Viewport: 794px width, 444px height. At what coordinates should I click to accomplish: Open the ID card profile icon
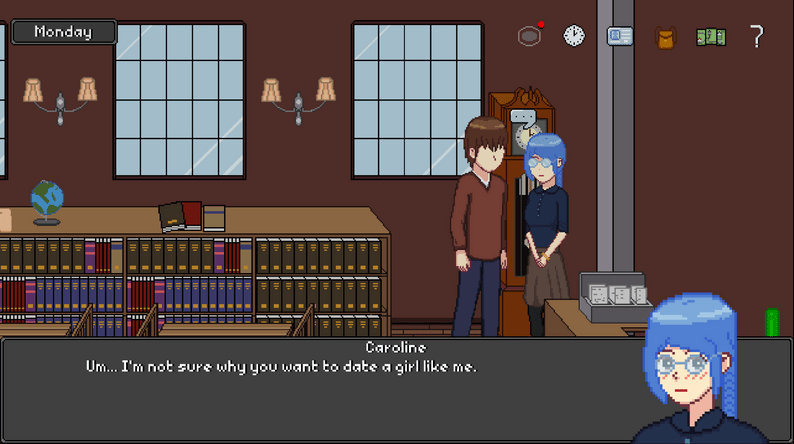620,37
